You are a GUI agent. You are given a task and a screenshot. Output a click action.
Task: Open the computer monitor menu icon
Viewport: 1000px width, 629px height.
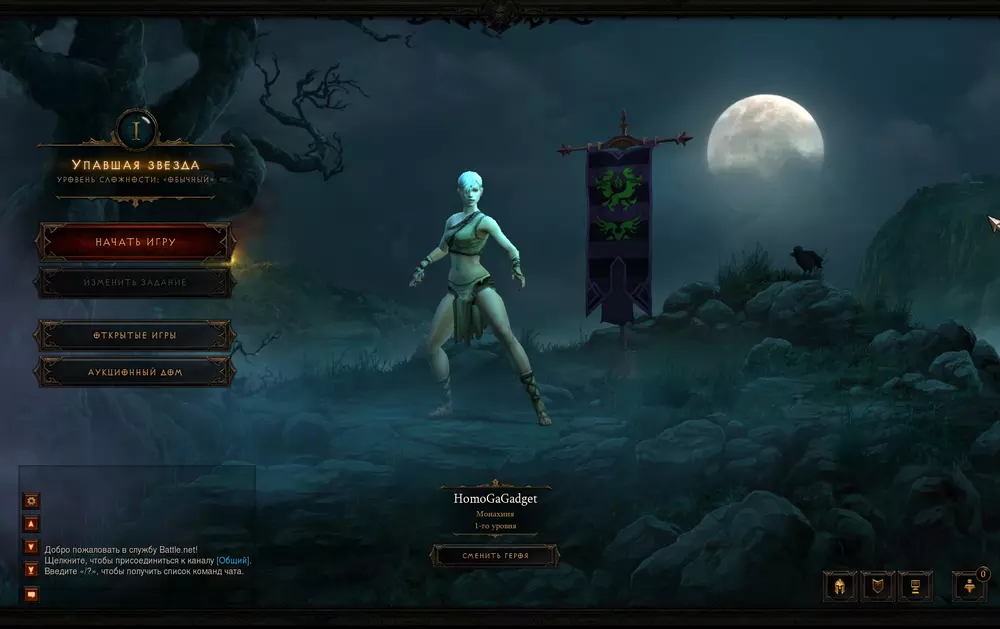(x=915, y=586)
